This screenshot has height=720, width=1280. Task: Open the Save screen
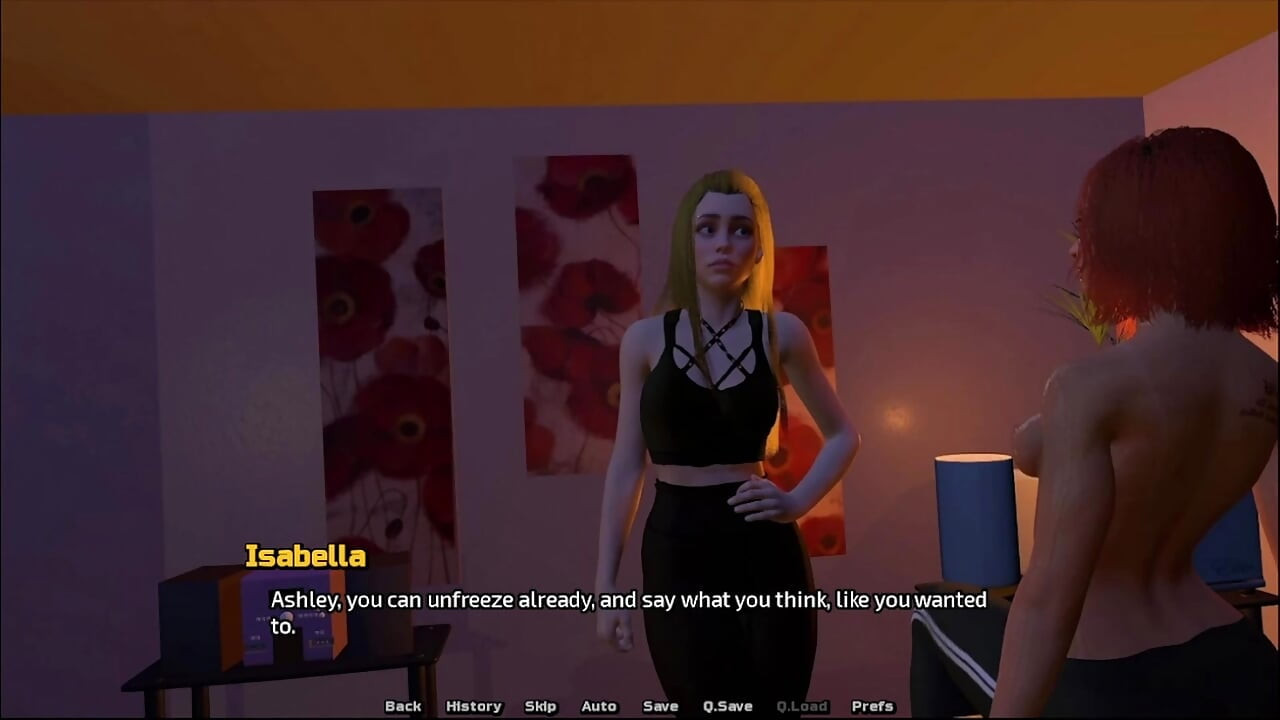tap(659, 706)
